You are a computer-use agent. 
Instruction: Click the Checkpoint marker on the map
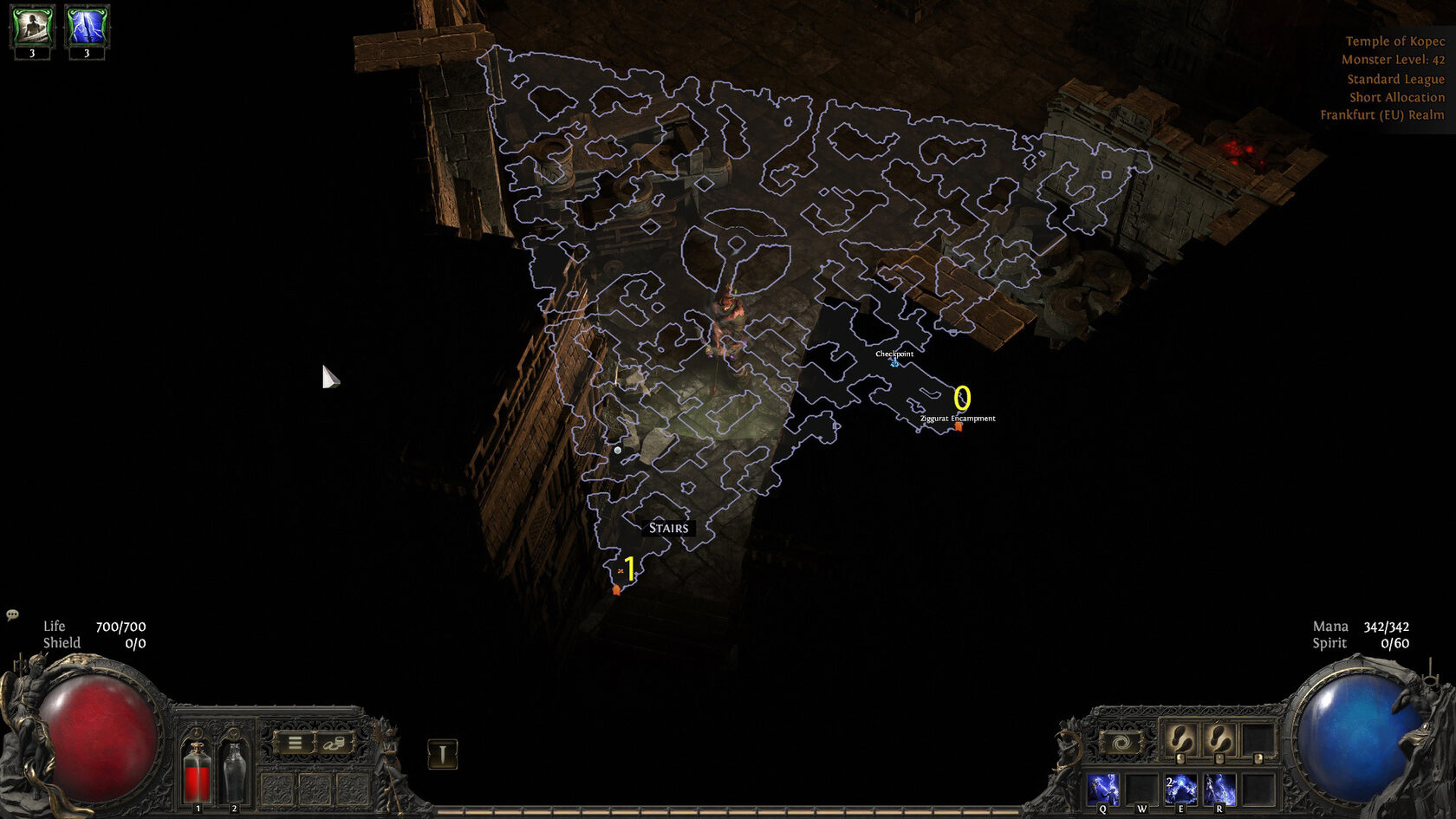(x=894, y=361)
